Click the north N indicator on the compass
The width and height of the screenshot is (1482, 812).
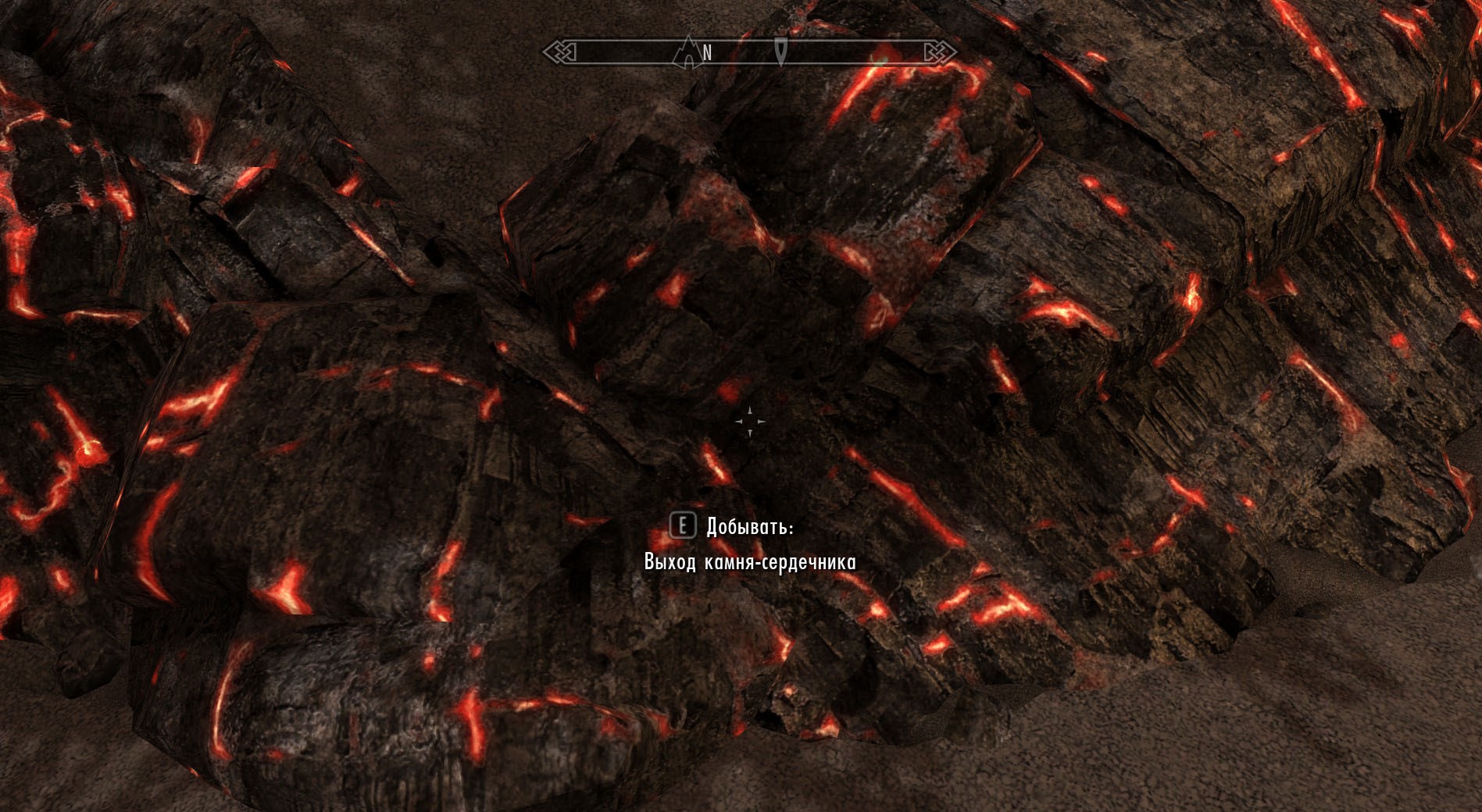click(x=708, y=53)
